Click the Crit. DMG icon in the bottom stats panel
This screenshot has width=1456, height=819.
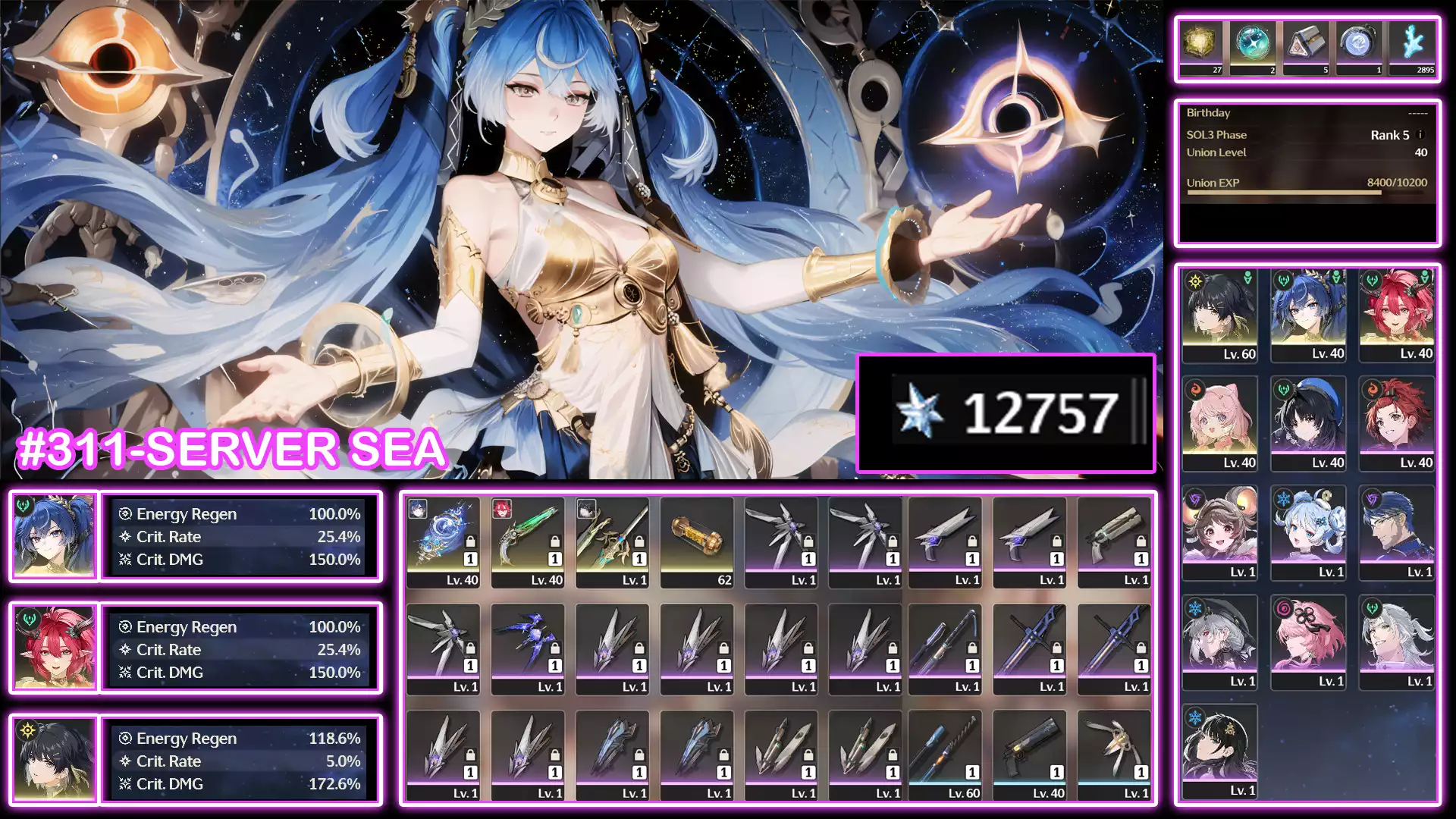point(125,784)
